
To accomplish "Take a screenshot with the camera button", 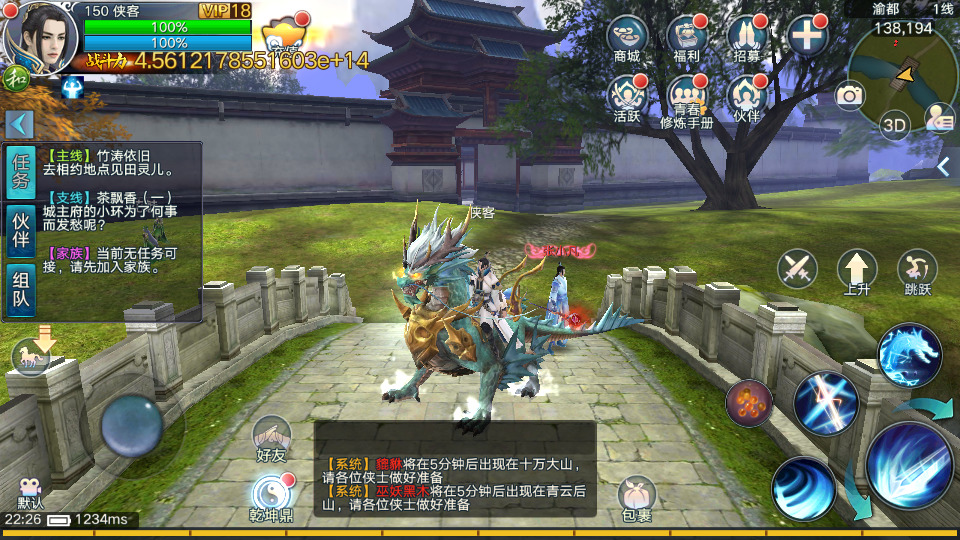I will click(x=850, y=95).
